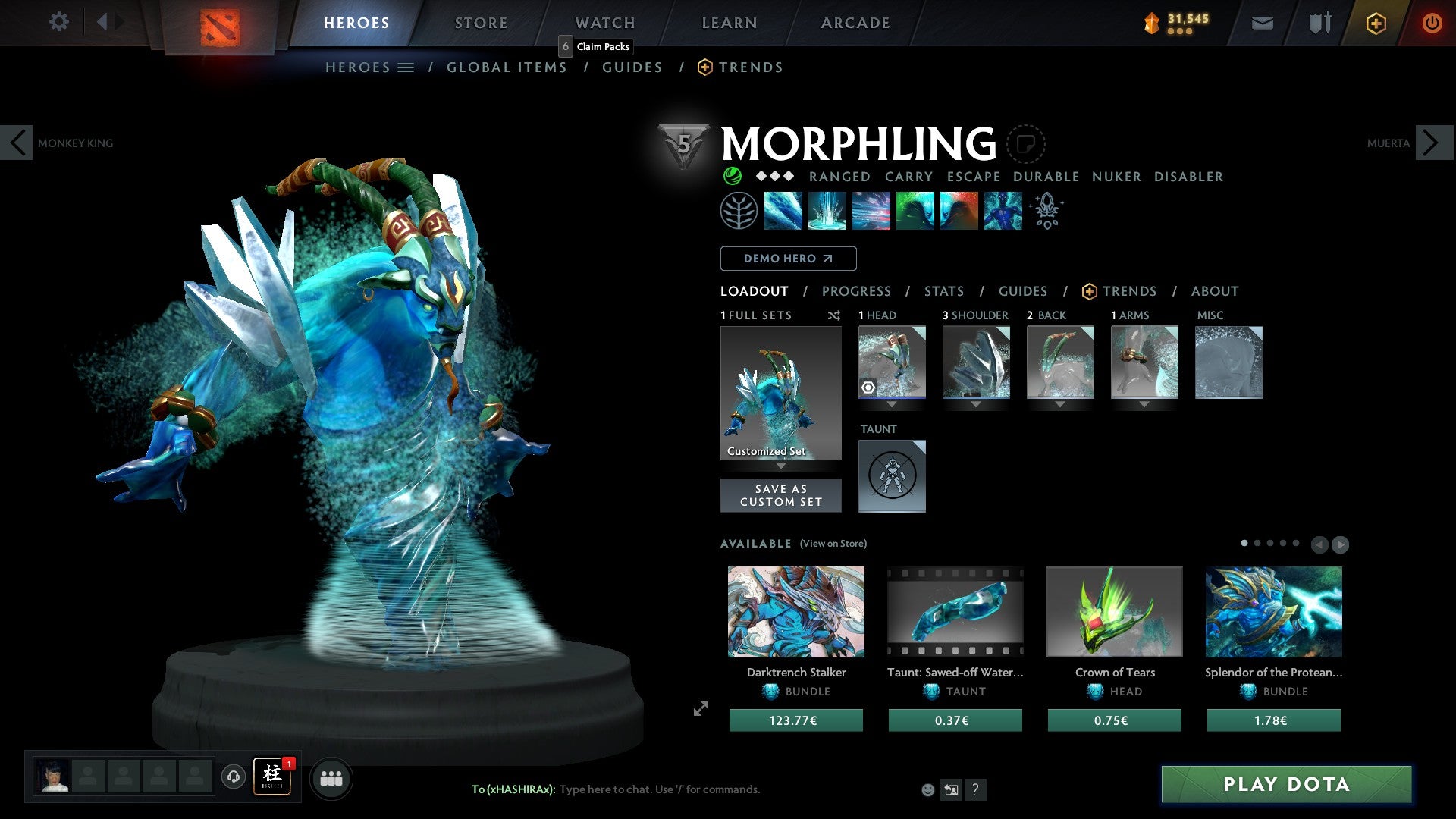
Task: Open the armory icon near the top right
Action: point(1319,23)
